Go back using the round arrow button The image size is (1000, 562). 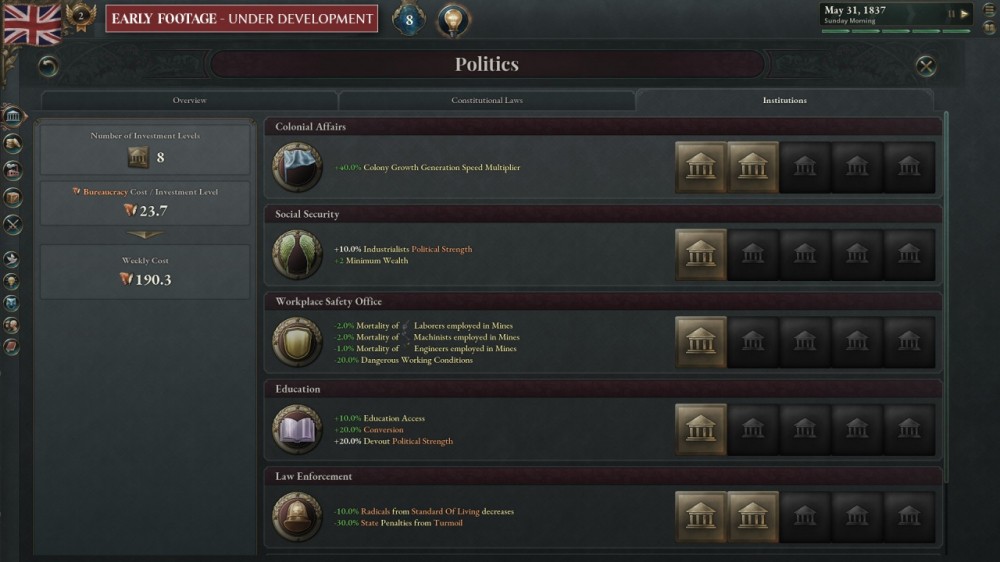(48, 66)
